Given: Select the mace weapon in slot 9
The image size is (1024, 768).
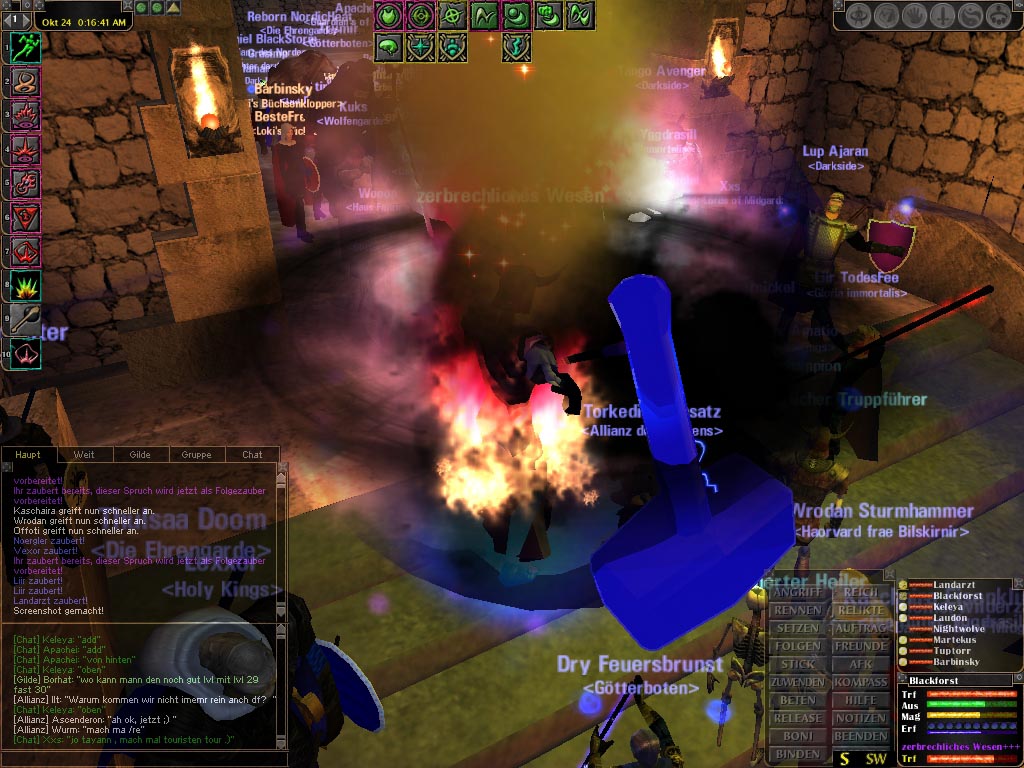Looking at the screenshot, I should [x=25, y=319].
